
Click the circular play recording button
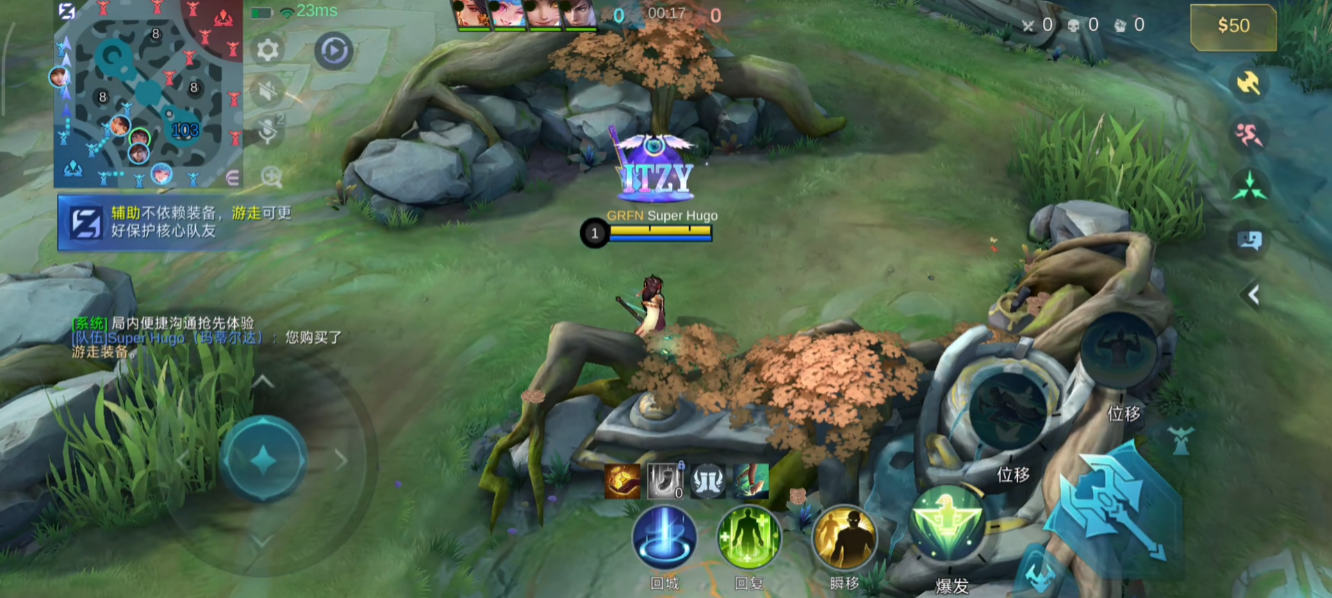pyautogui.click(x=333, y=50)
